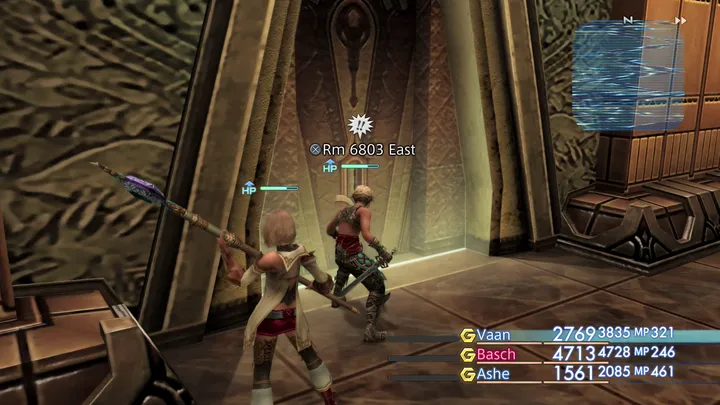Select Vaan in the party list
Viewport: 720px width, 405px height.
click(494, 335)
